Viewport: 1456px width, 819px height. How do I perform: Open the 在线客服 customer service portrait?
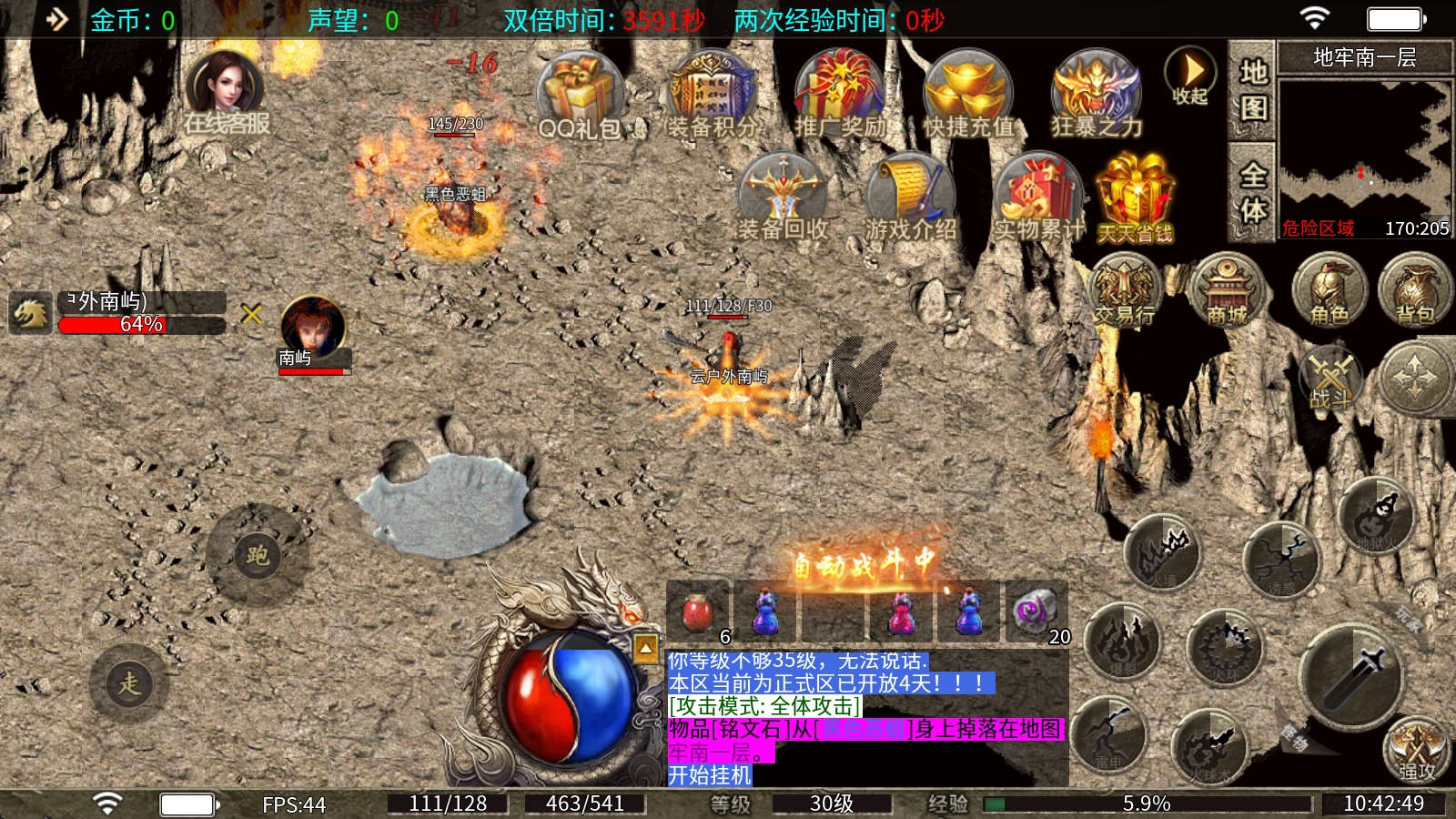(226, 91)
